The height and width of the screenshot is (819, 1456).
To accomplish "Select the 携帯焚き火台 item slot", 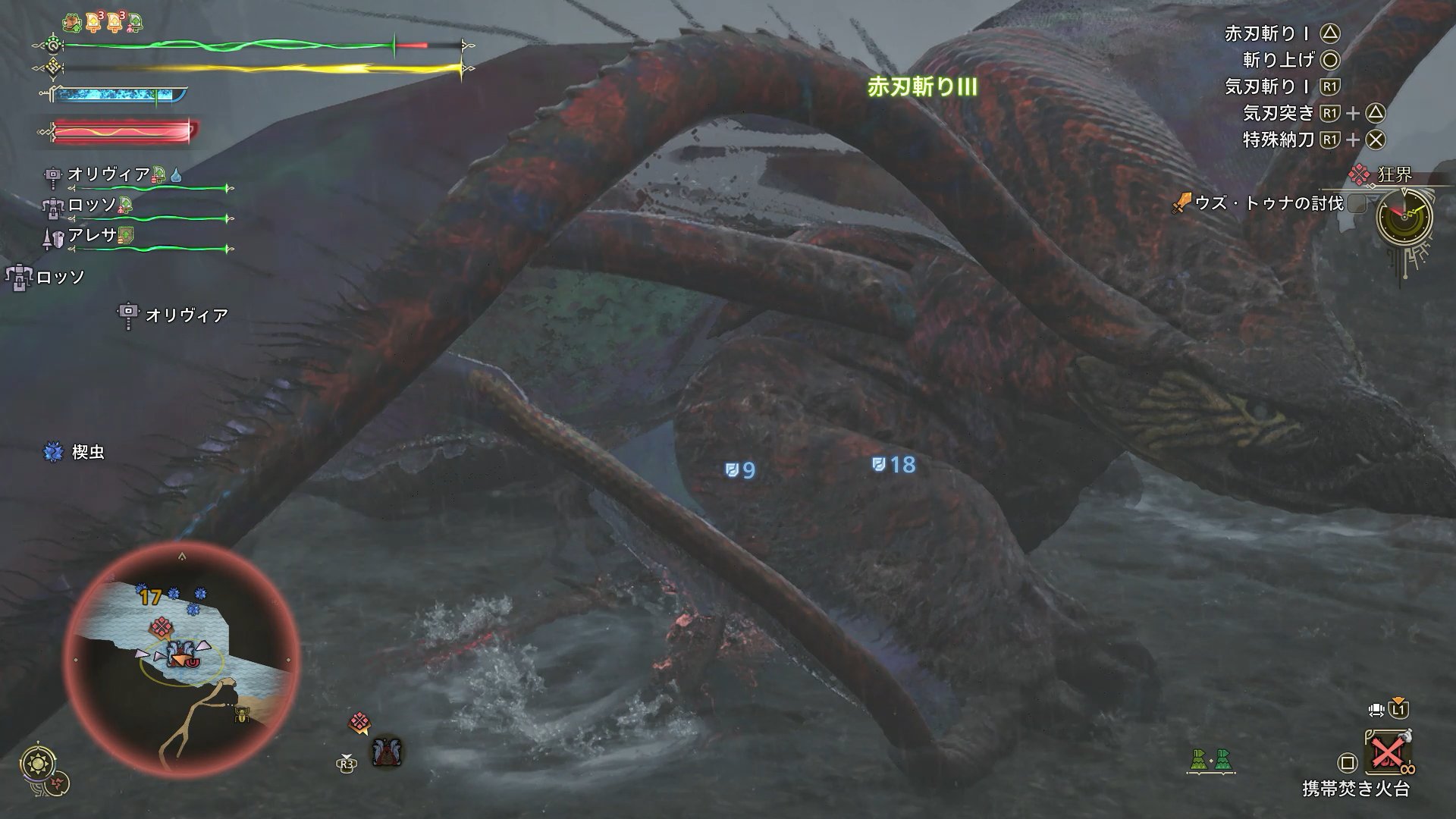I will click(x=1386, y=755).
